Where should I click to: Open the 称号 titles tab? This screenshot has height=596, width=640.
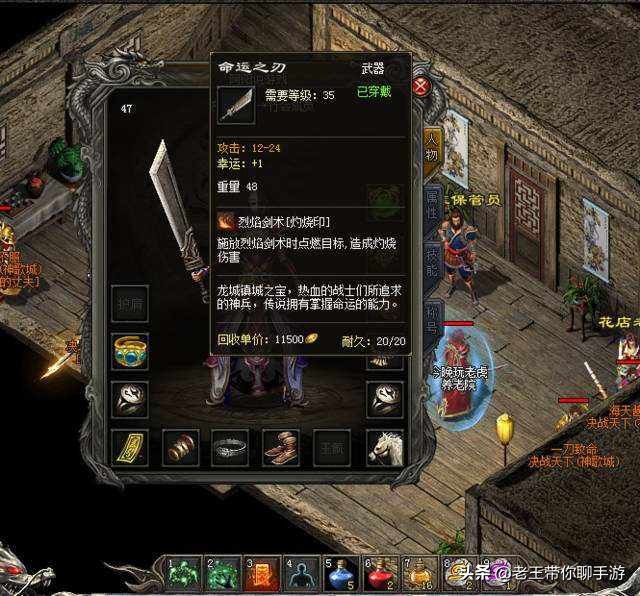[x=432, y=315]
